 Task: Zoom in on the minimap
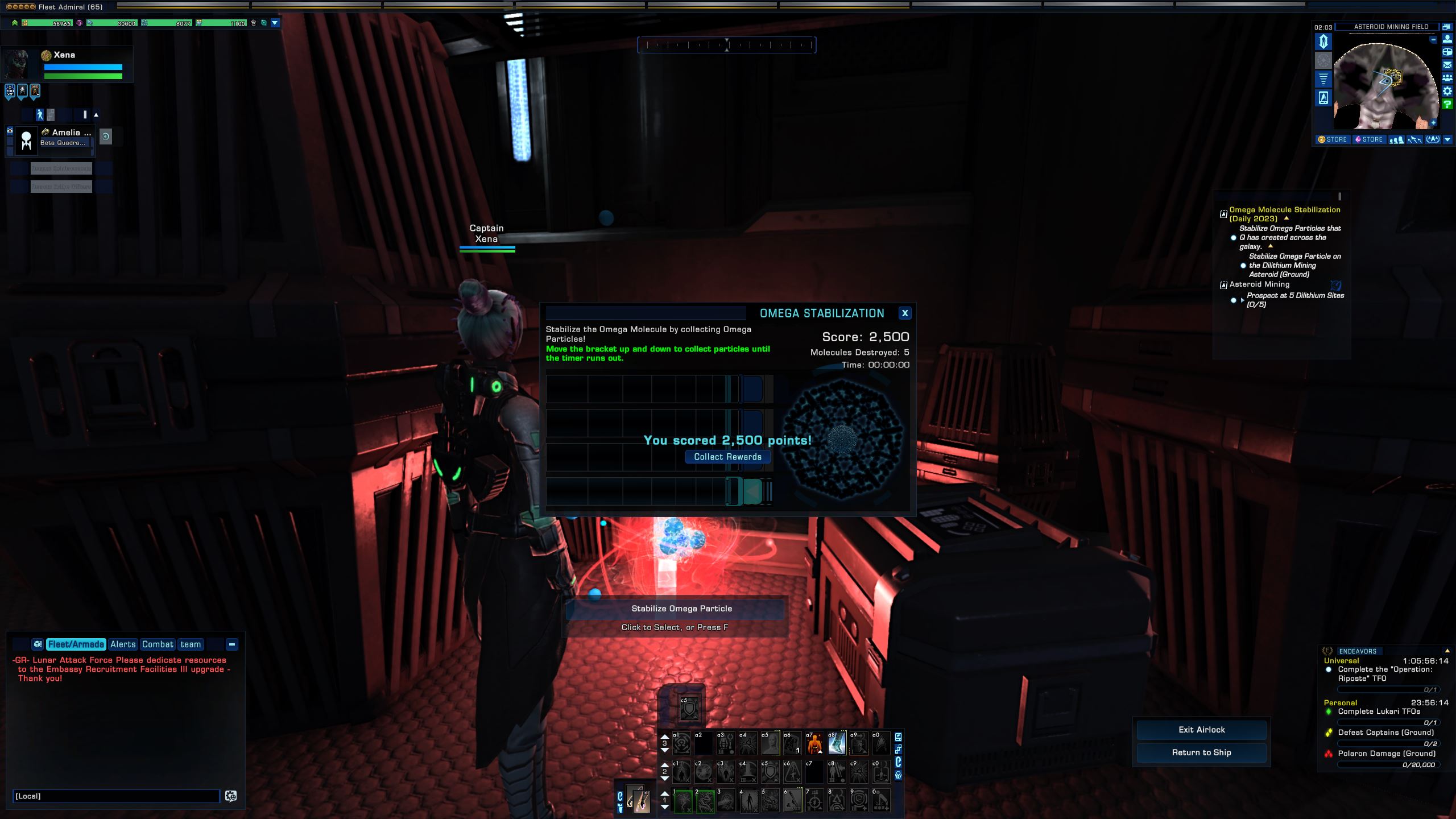pyautogui.click(x=1433, y=123)
